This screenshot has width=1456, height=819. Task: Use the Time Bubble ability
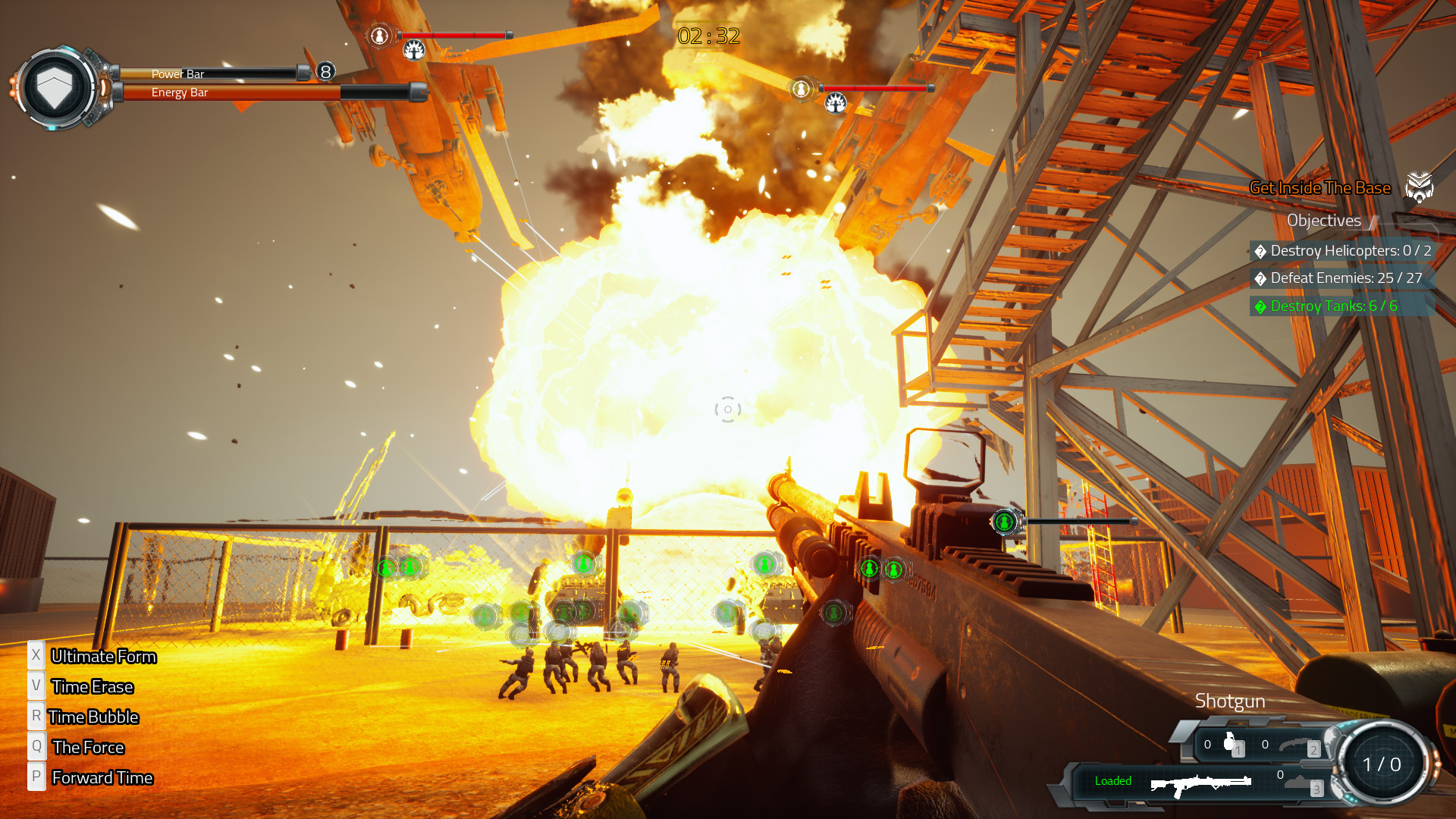point(93,717)
